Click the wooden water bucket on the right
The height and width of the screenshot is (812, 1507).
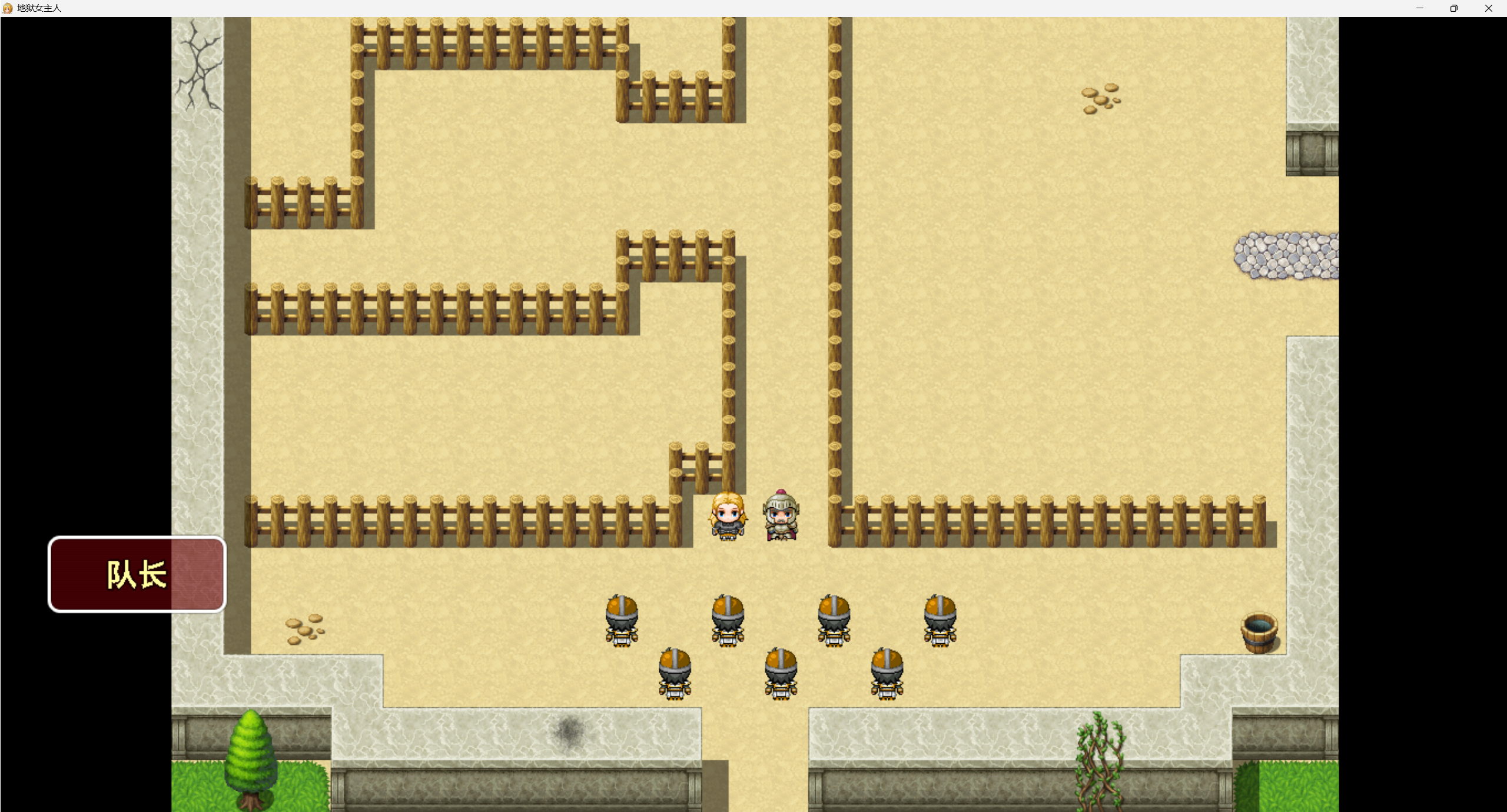coord(1259,633)
